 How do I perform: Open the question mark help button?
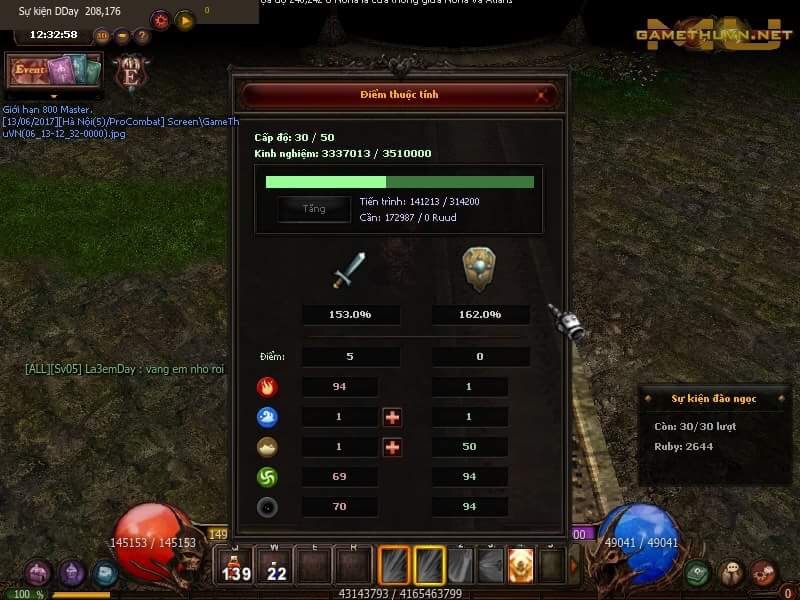click(x=142, y=36)
